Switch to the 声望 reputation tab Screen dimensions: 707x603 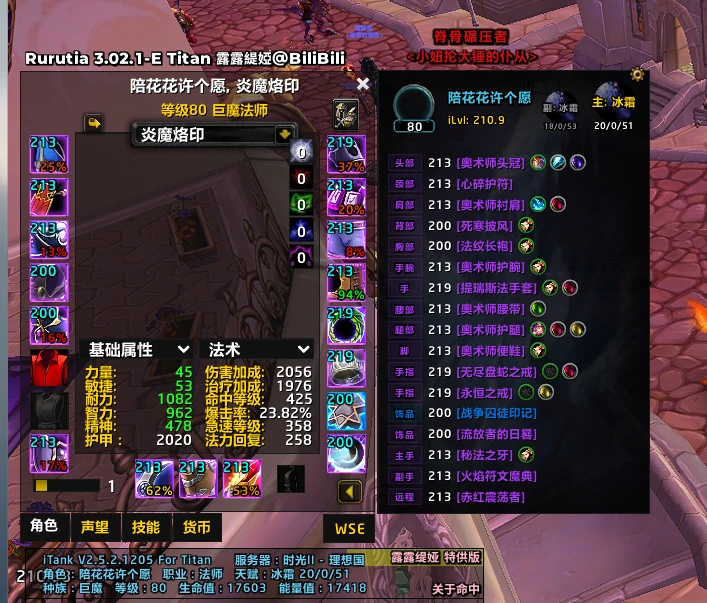coord(95,527)
